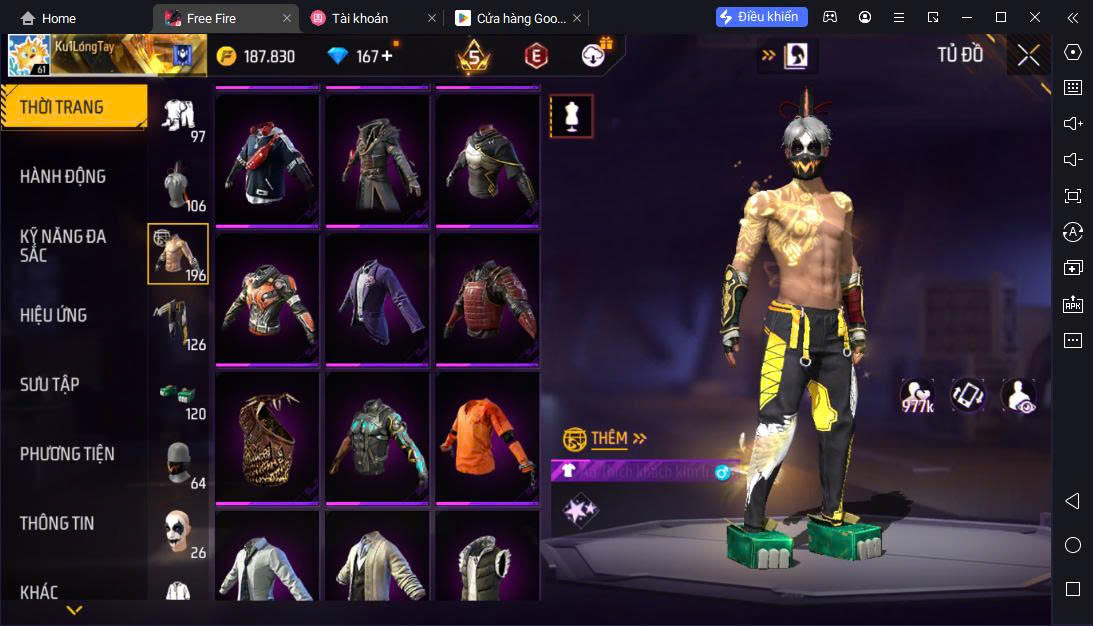Choose the purple suit jacket
This screenshot has height=626, width=1093.
click(377, 298)
